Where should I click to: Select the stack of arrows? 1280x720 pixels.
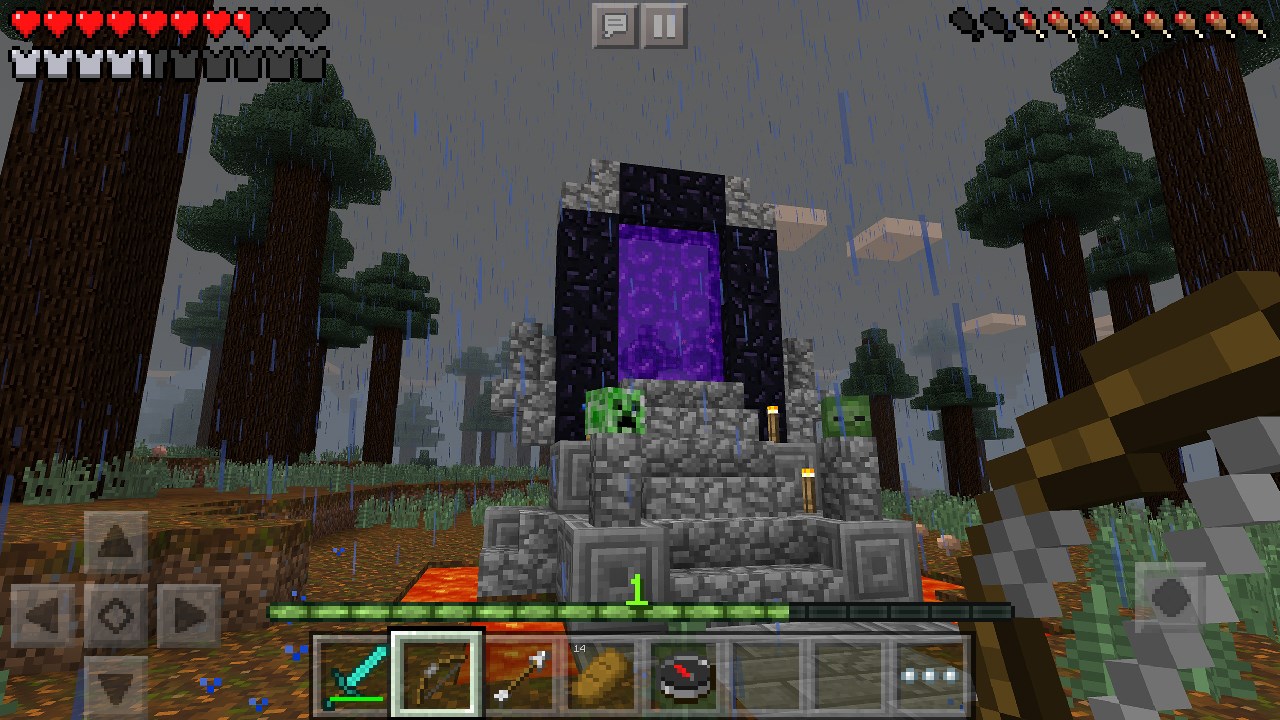click(x=518, y=672)
